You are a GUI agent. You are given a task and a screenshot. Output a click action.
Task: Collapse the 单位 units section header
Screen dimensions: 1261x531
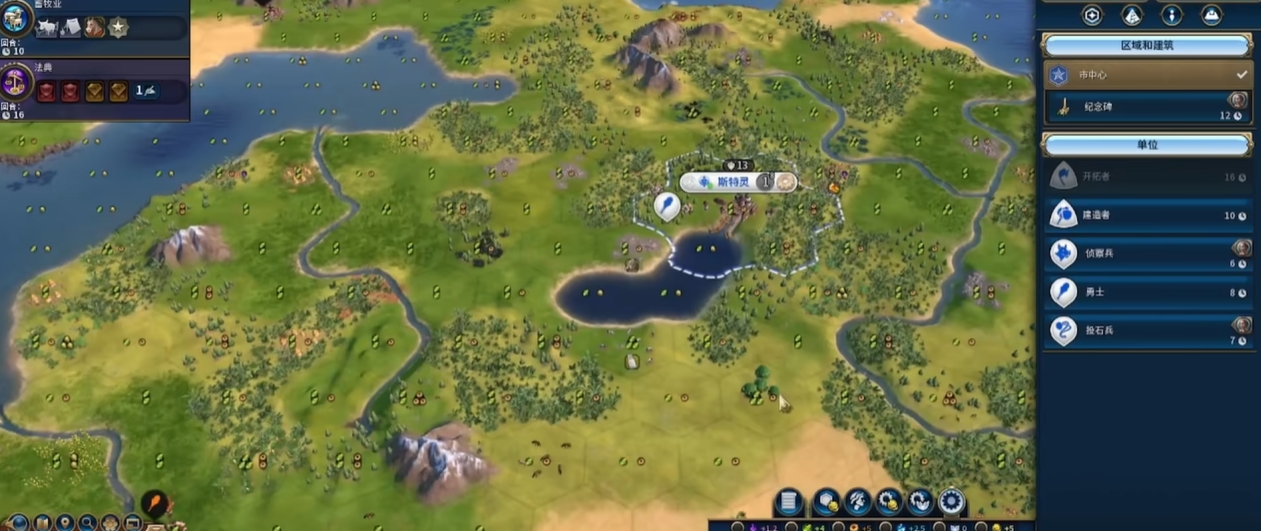point(1146,145)
